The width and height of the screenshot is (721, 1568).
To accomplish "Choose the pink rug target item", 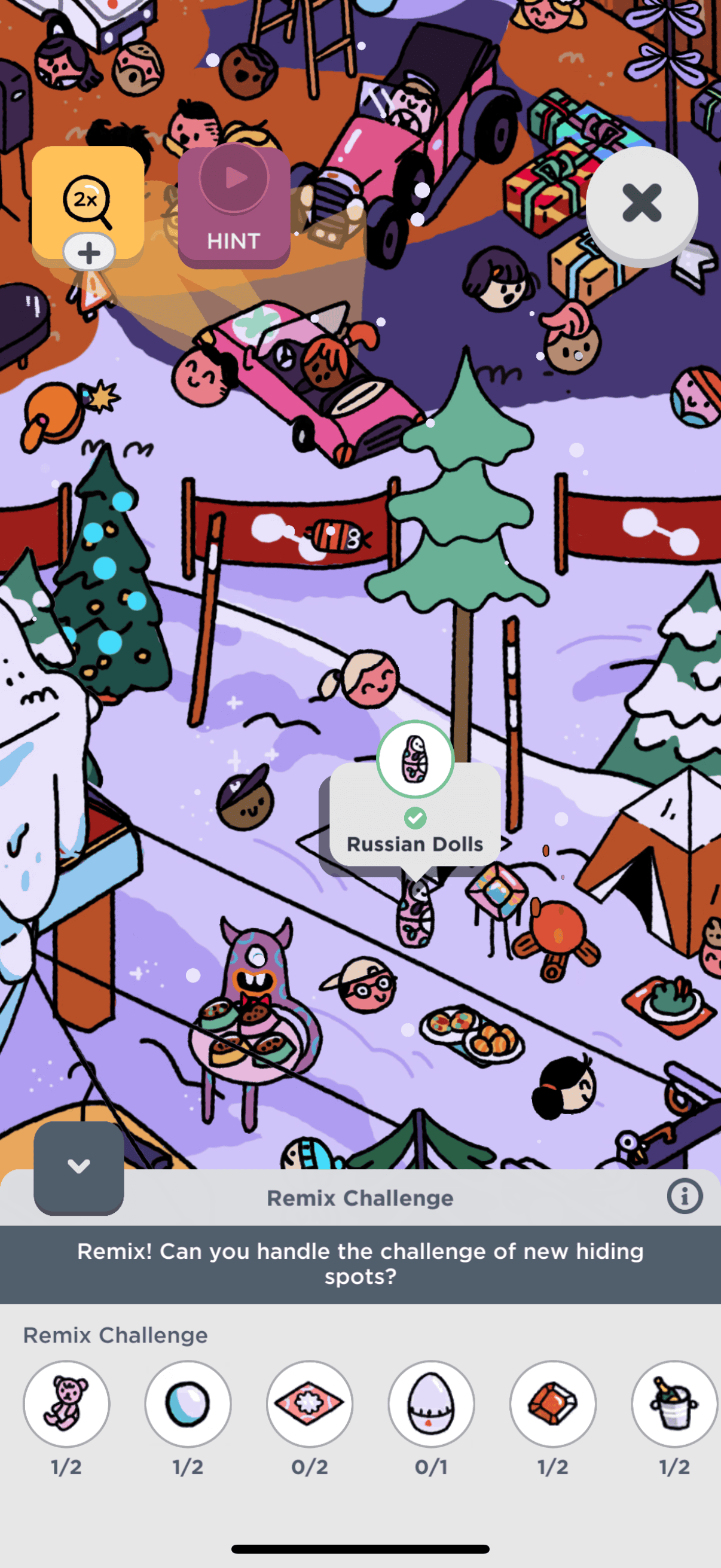I will [310, 1403].
